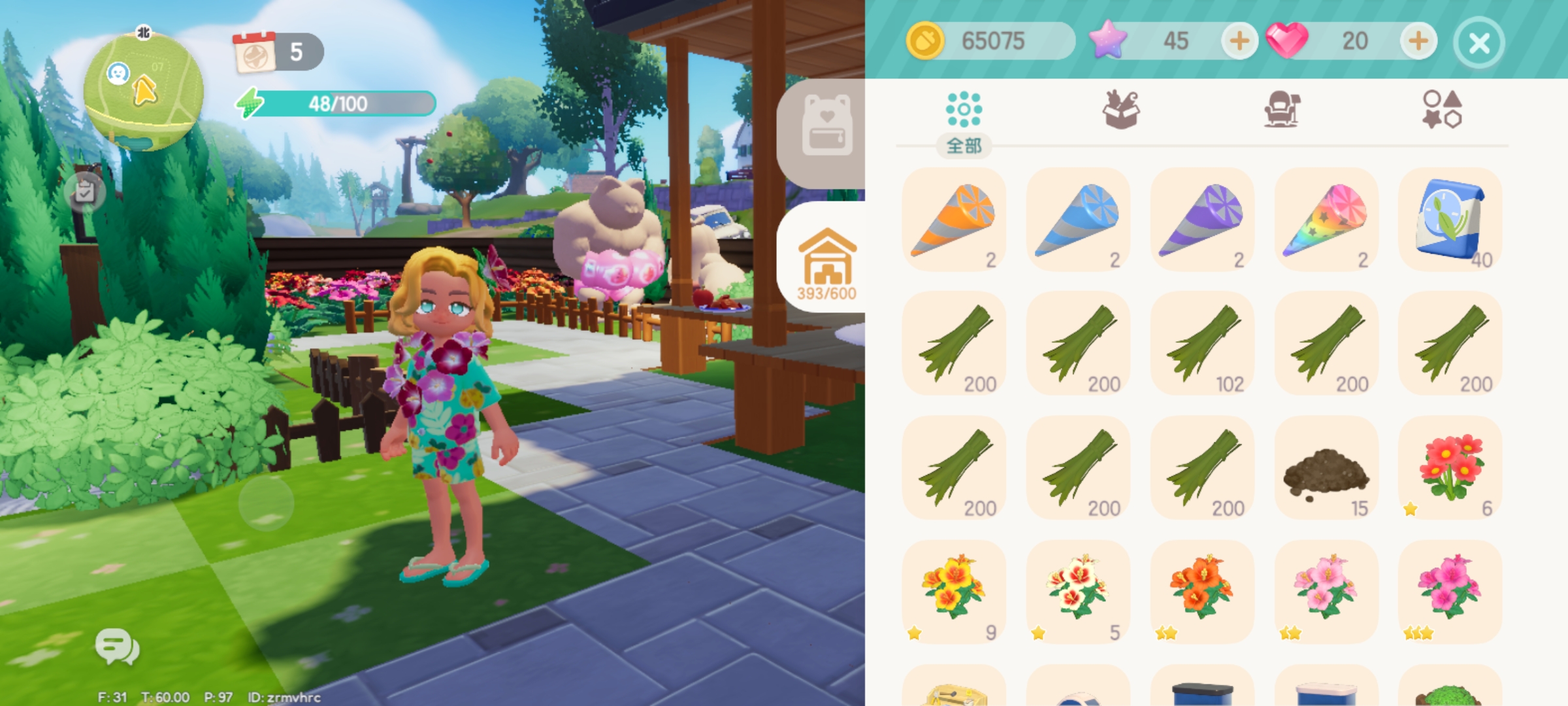Select the warehouse 393/600 storage tab
This screenshot has height=706, width=1568.
click(826, 263)
